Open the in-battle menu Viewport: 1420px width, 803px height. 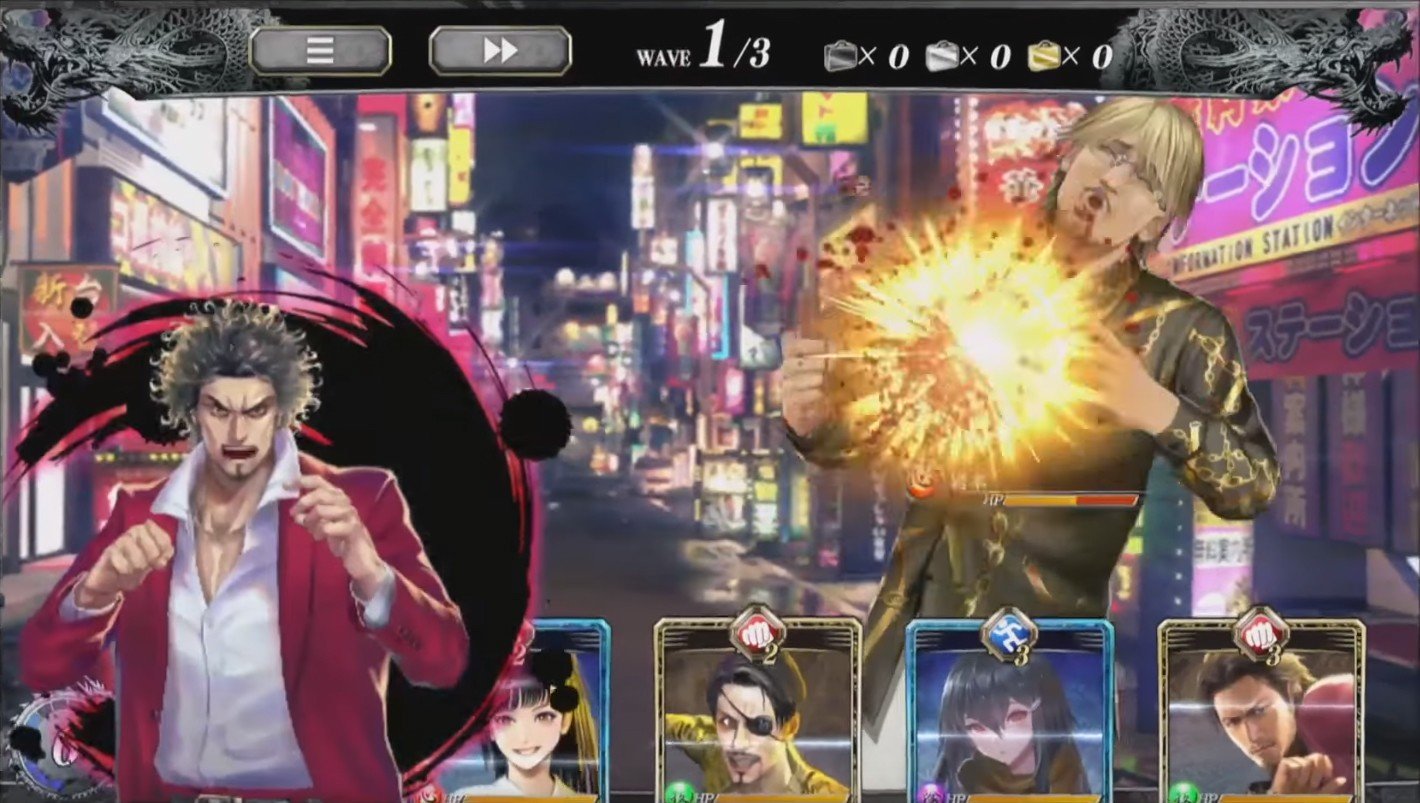[322, 51]
